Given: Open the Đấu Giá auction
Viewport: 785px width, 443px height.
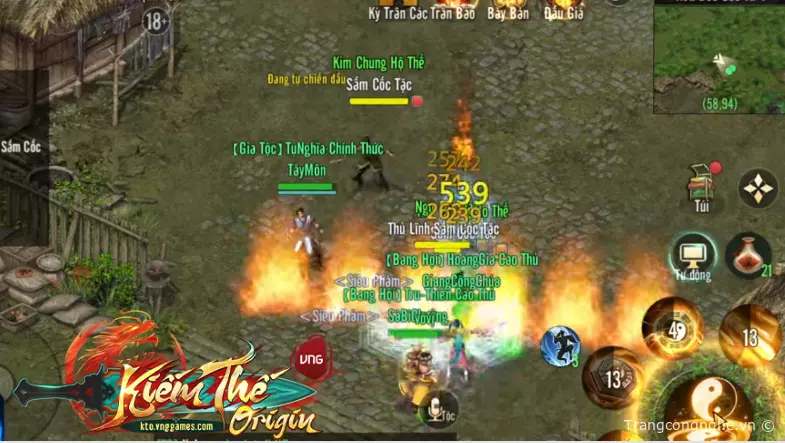Looking at the screenshot, I should [563, 13].
